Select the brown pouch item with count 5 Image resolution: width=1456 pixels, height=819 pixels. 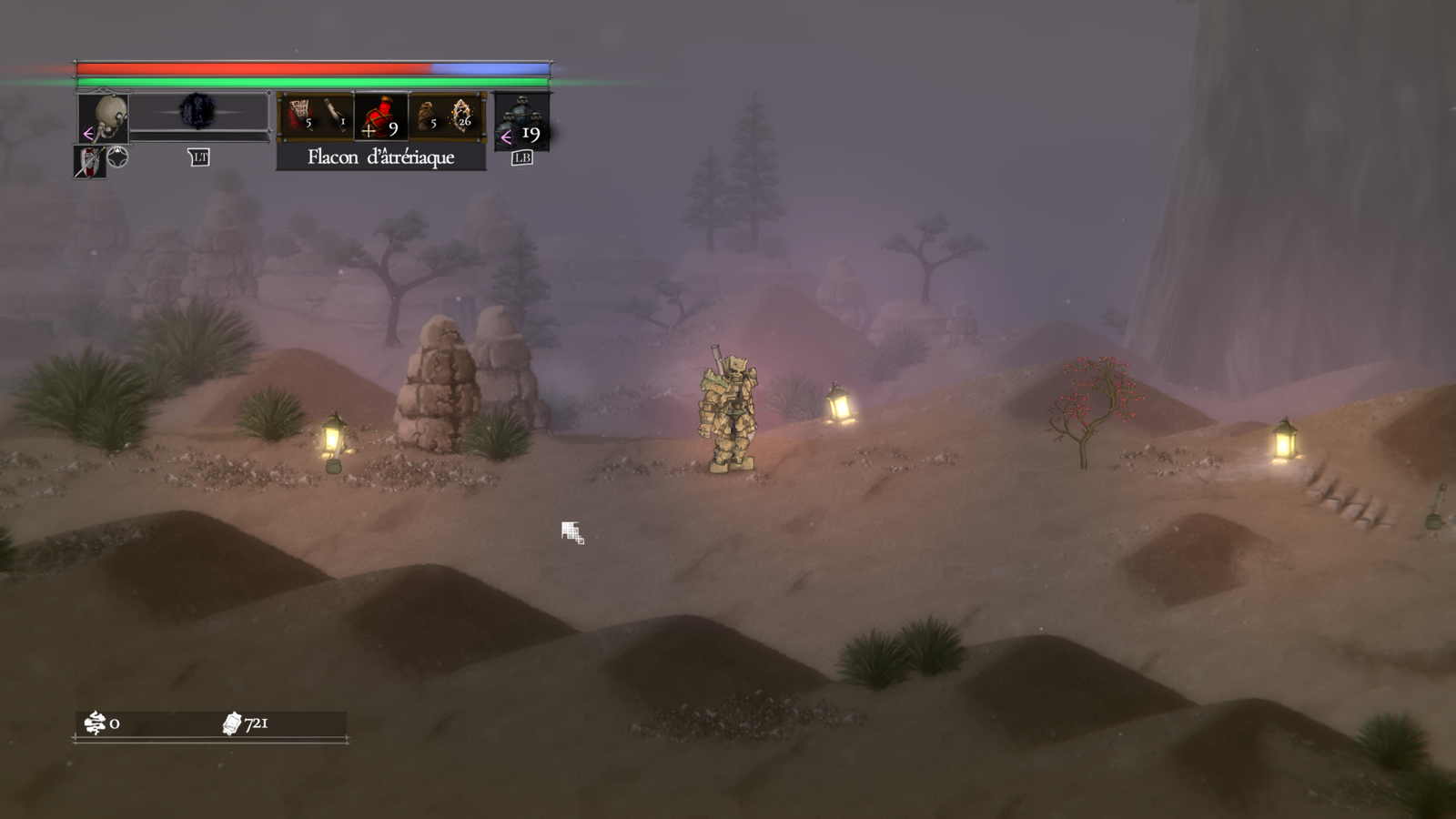[426, 116]
